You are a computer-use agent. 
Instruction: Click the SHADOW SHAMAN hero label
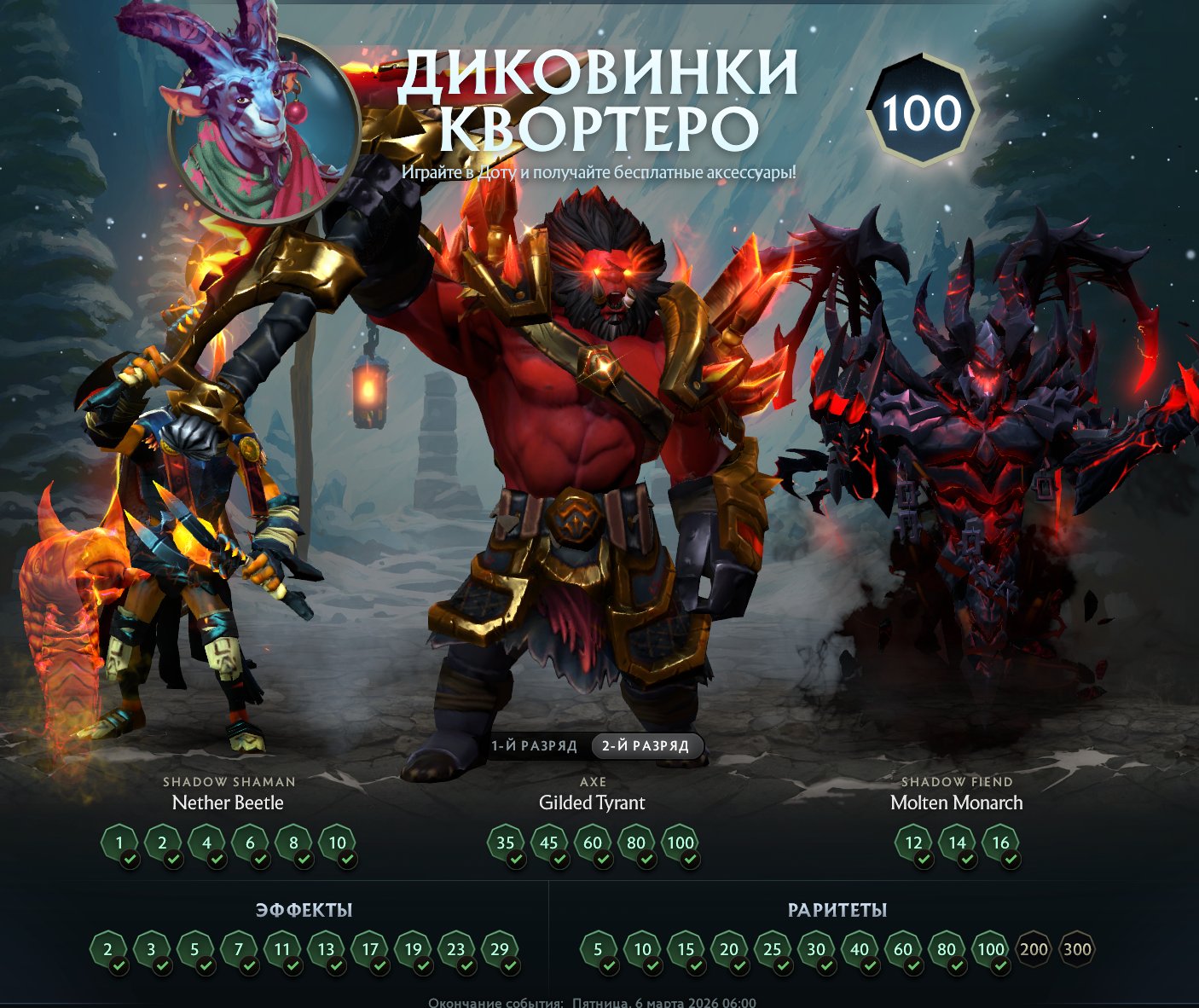tap(229, 781)
